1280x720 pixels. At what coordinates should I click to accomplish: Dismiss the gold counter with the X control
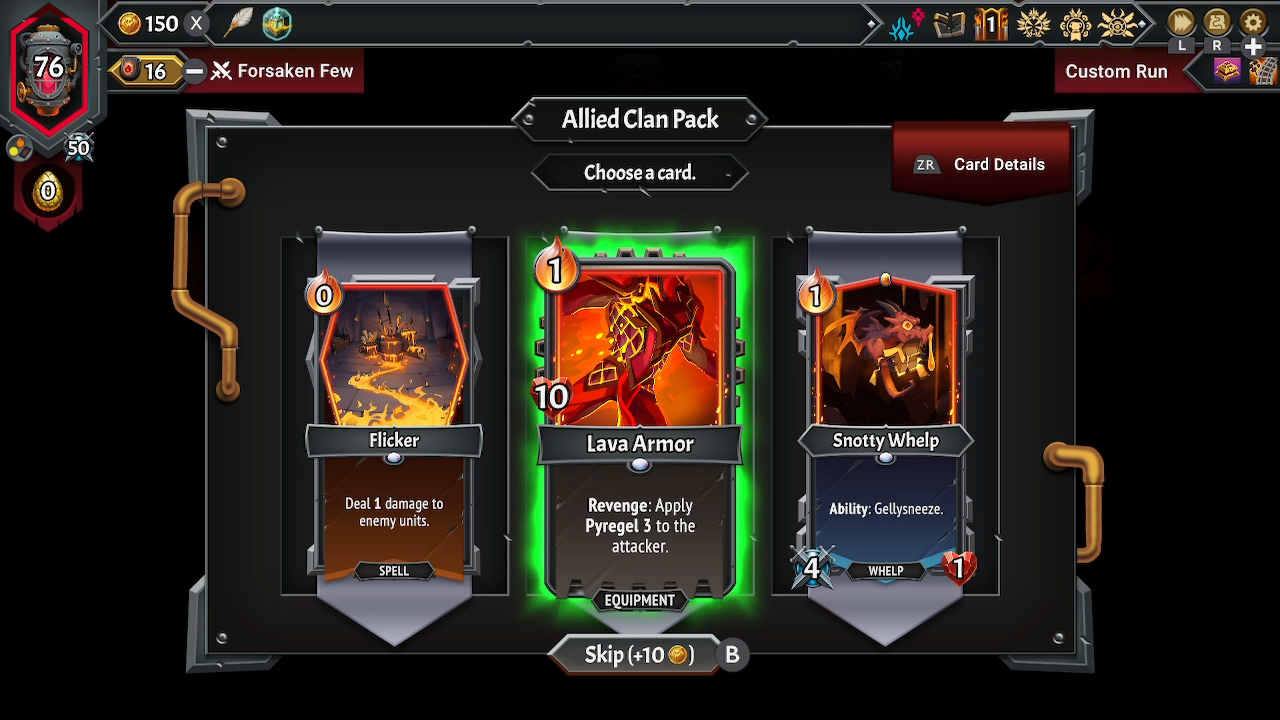(196, 24)
